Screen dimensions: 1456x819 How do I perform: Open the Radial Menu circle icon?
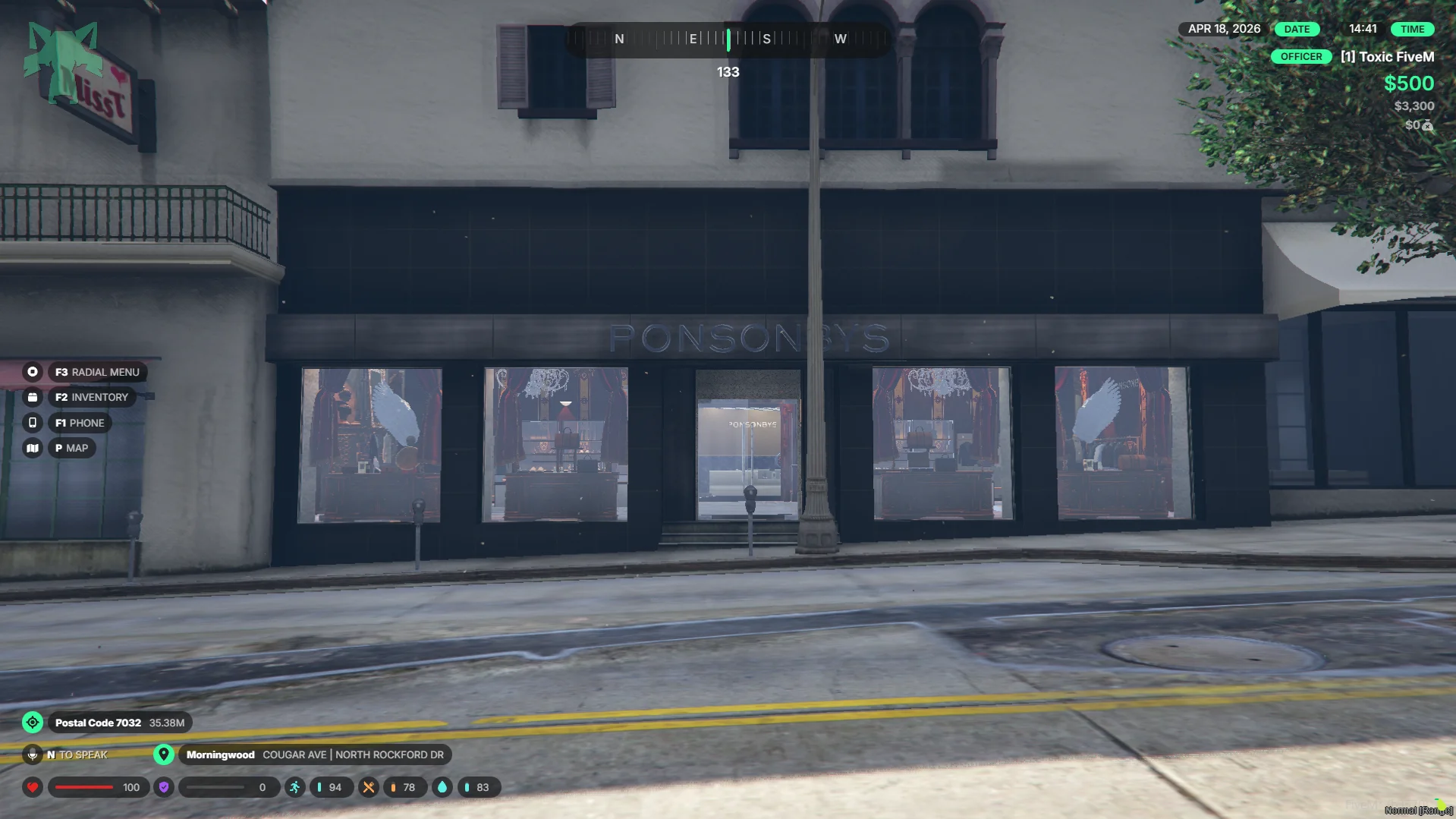33,372
